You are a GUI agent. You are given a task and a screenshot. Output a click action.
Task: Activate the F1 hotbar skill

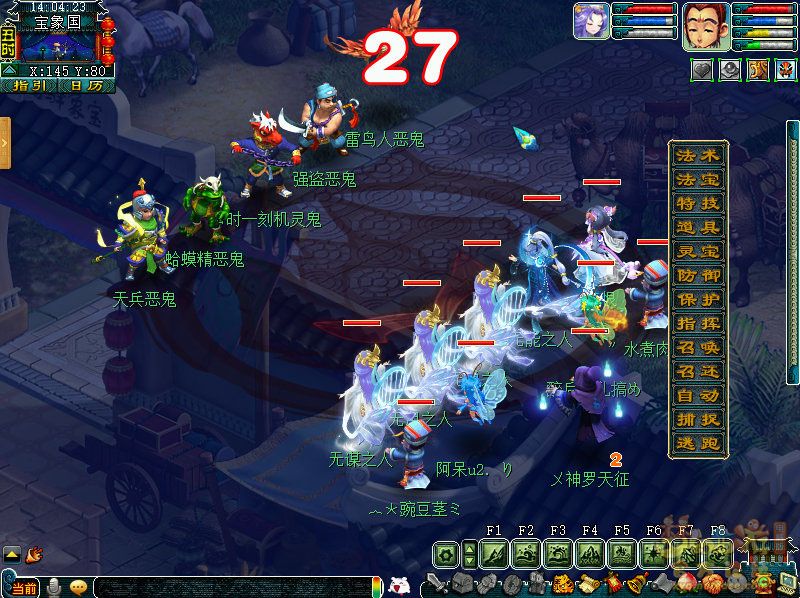click(x=494, y=554)
